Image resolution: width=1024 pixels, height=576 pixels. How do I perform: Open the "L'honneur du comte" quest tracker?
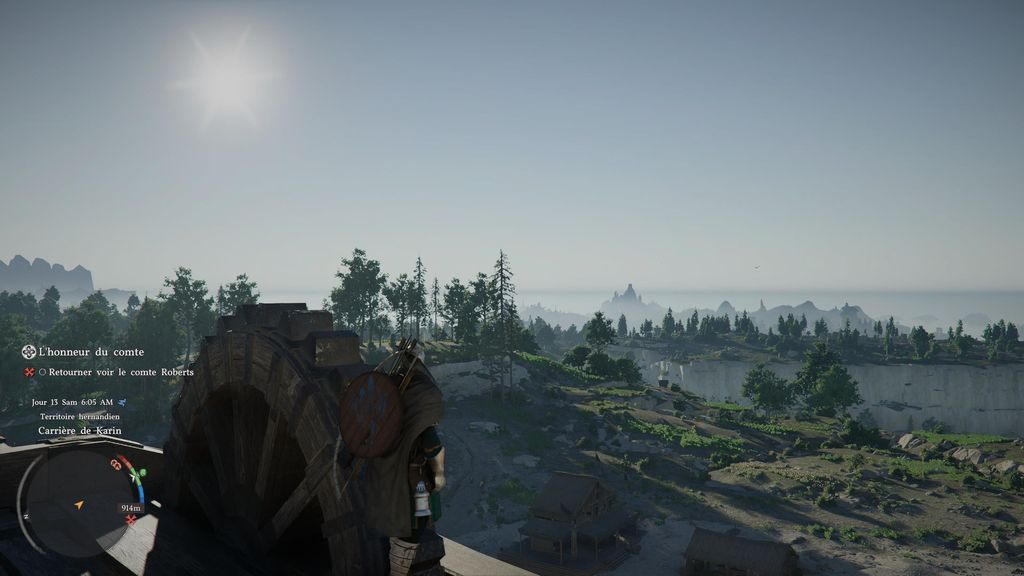coord(91,352)
